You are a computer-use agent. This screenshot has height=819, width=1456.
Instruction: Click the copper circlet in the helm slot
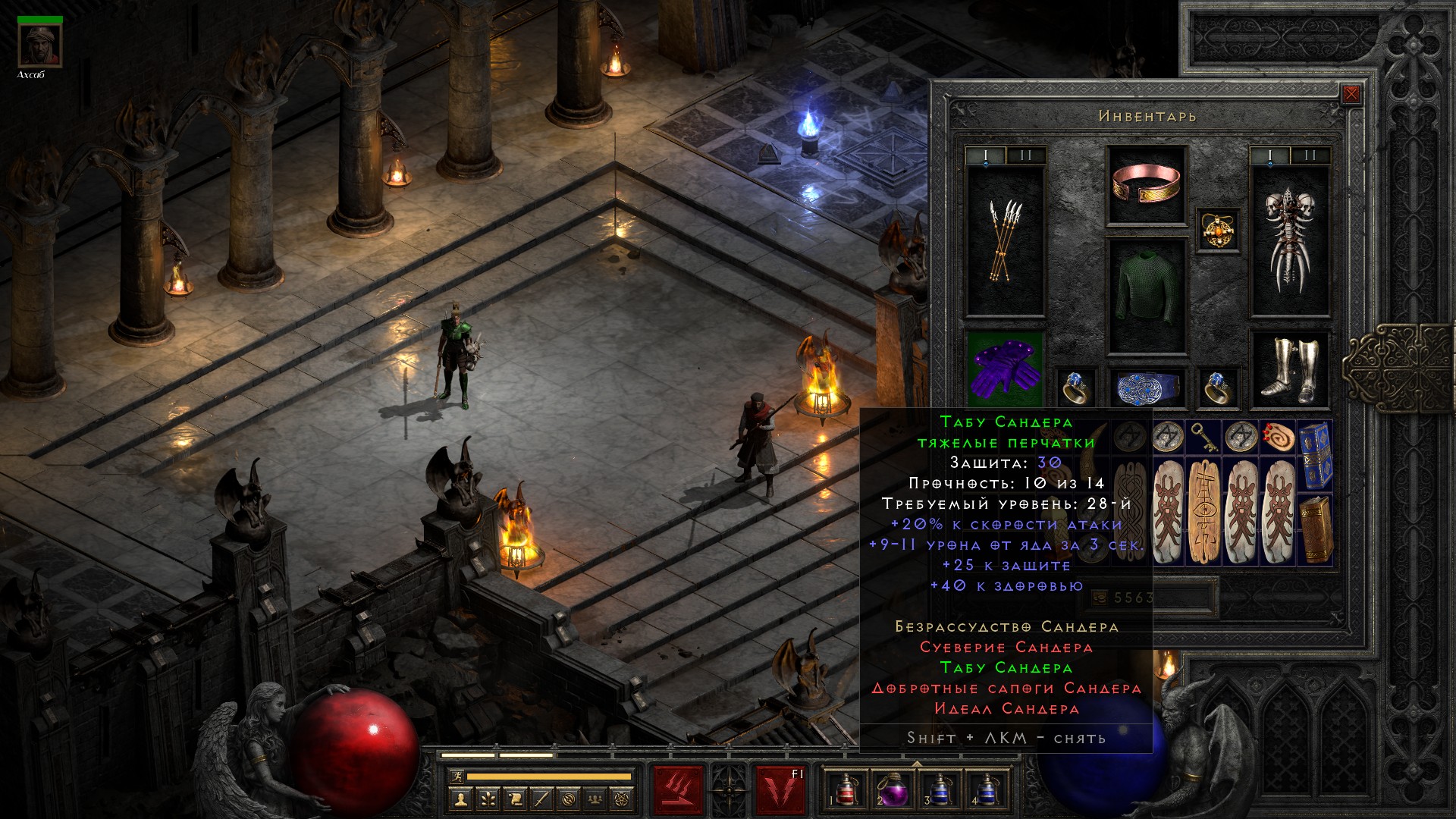(1146, 186)
